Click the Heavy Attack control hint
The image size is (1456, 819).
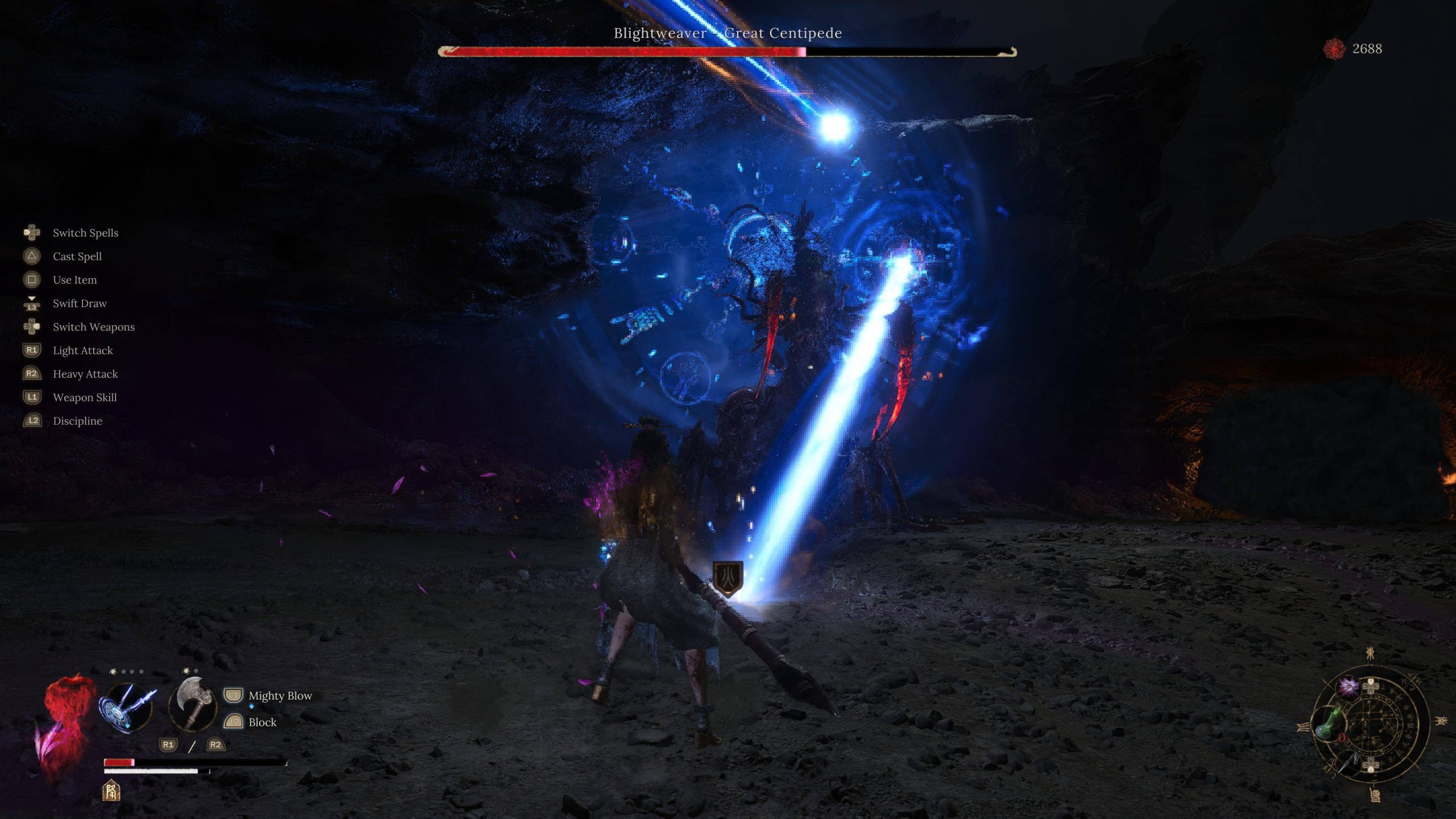point(85,374)
